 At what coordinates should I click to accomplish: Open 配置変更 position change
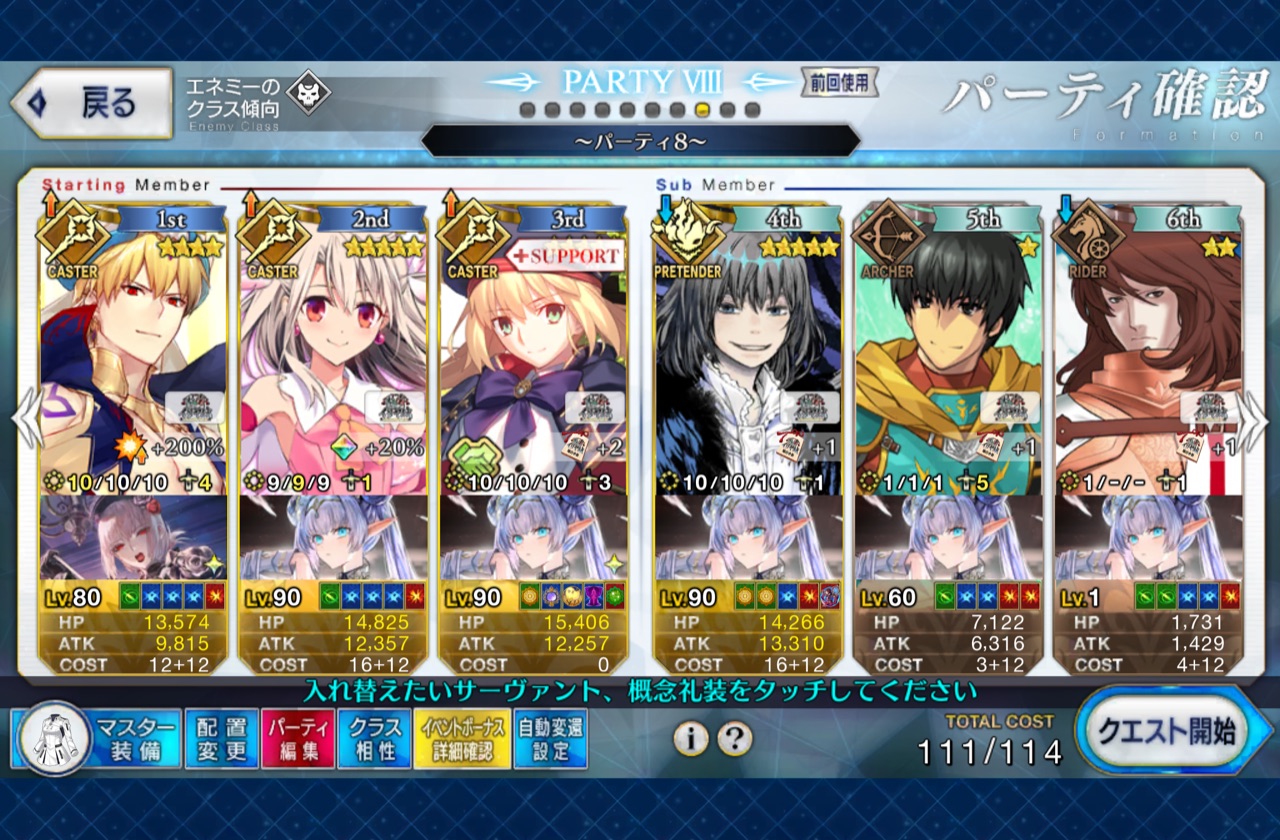pos(221,739)
